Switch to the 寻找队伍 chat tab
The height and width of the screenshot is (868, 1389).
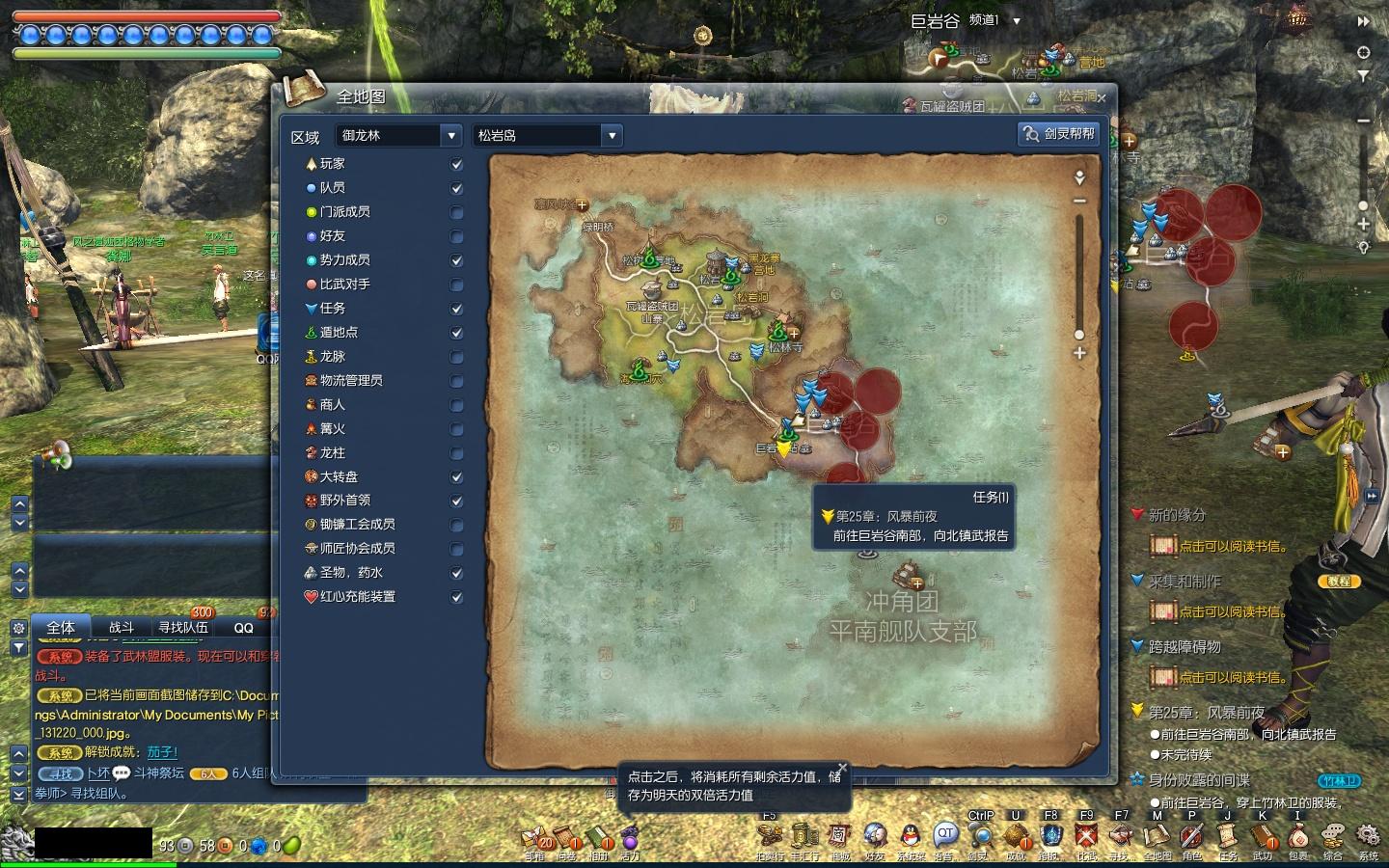pyautogui.click(x=183, y=628)
